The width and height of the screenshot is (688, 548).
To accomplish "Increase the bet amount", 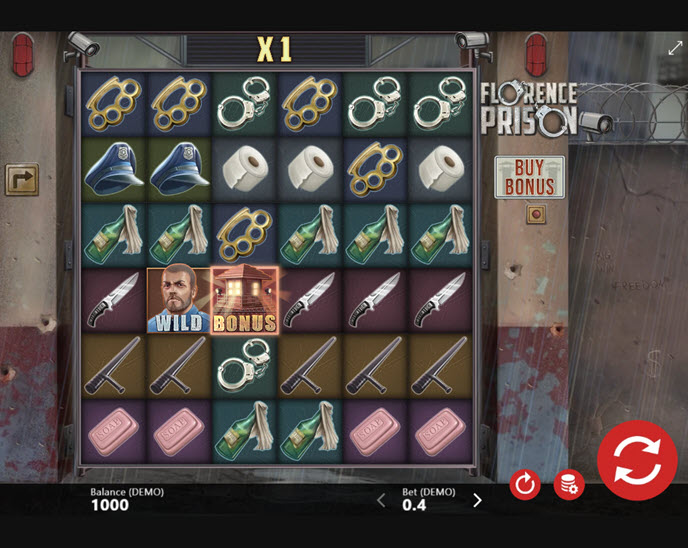I will 477,500.
